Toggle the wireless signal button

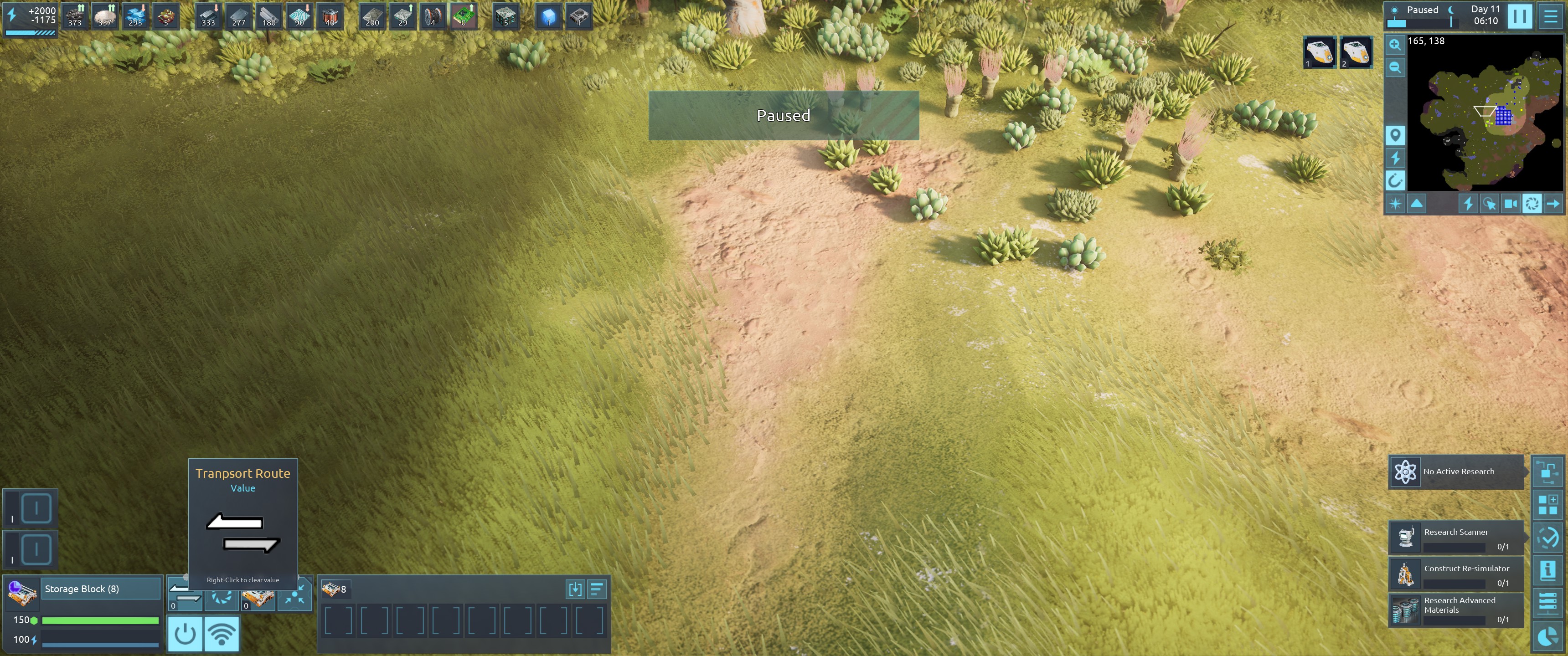(222, 634)
